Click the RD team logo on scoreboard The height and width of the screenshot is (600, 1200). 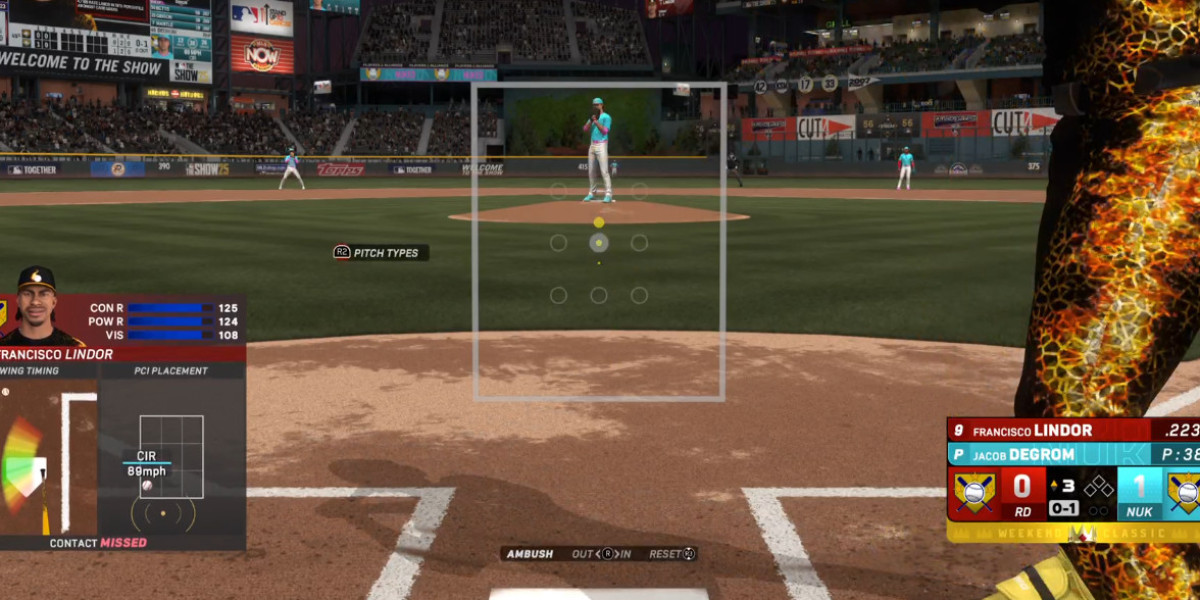973,491
